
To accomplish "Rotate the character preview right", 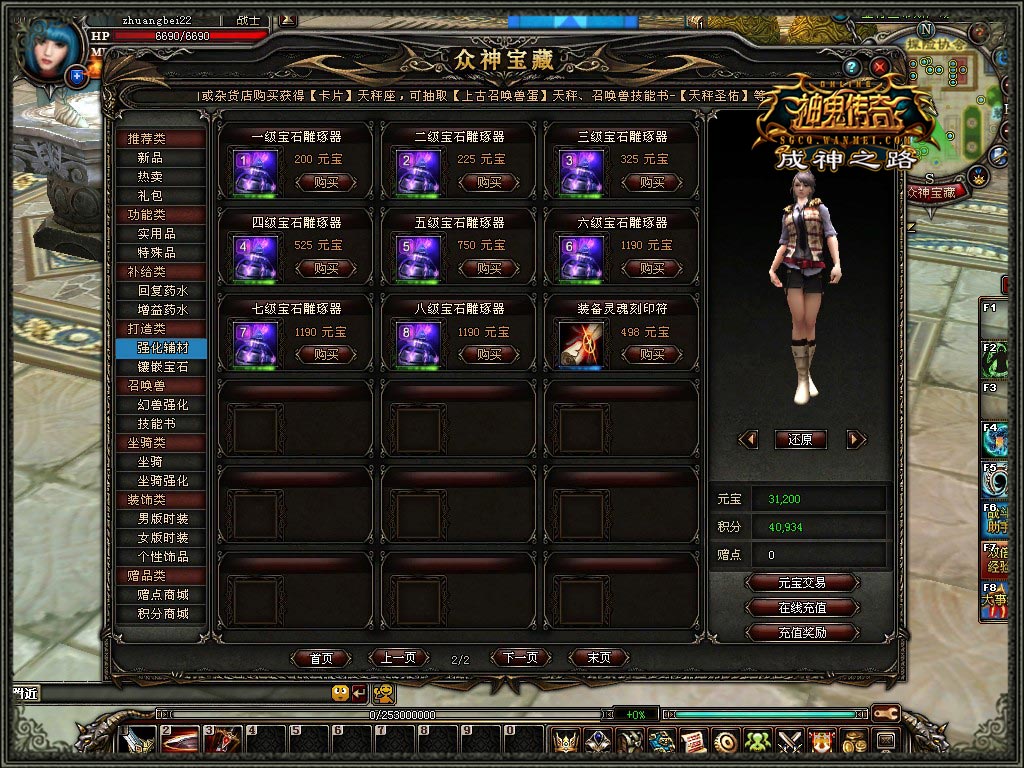I will pyautogui.click(x=855, y=439).
